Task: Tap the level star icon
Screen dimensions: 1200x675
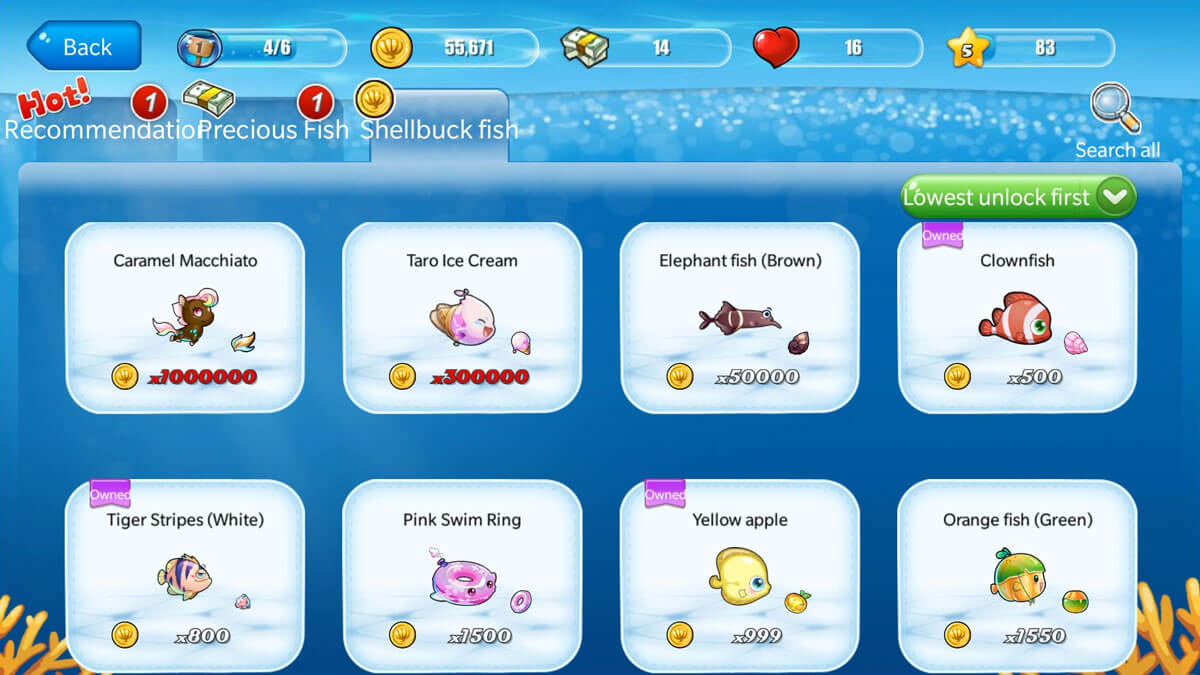Action: pyautogui.click(x=967, y=48)
